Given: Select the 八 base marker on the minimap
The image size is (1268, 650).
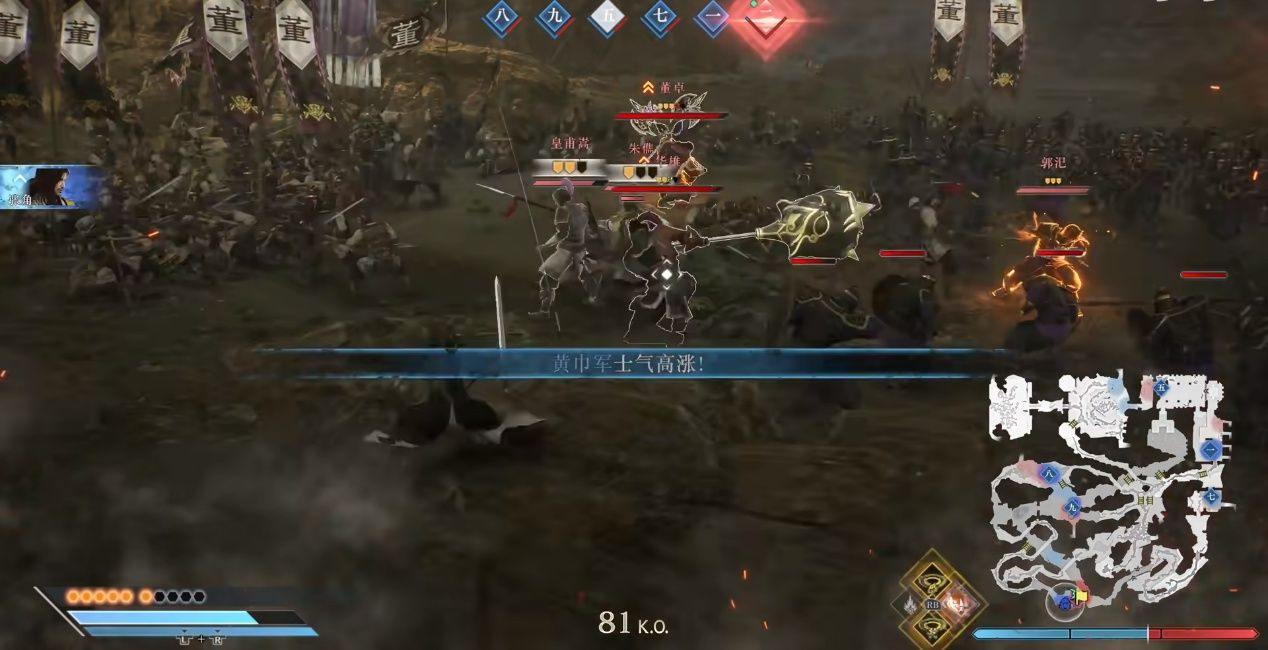Looking at the screenshot, I should coord(1048,473).
